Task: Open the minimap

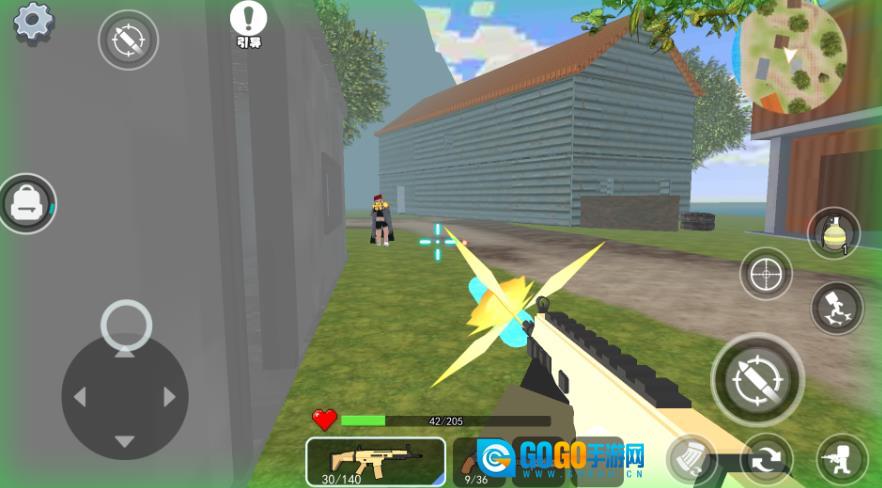Action: (x=792, y=55)
